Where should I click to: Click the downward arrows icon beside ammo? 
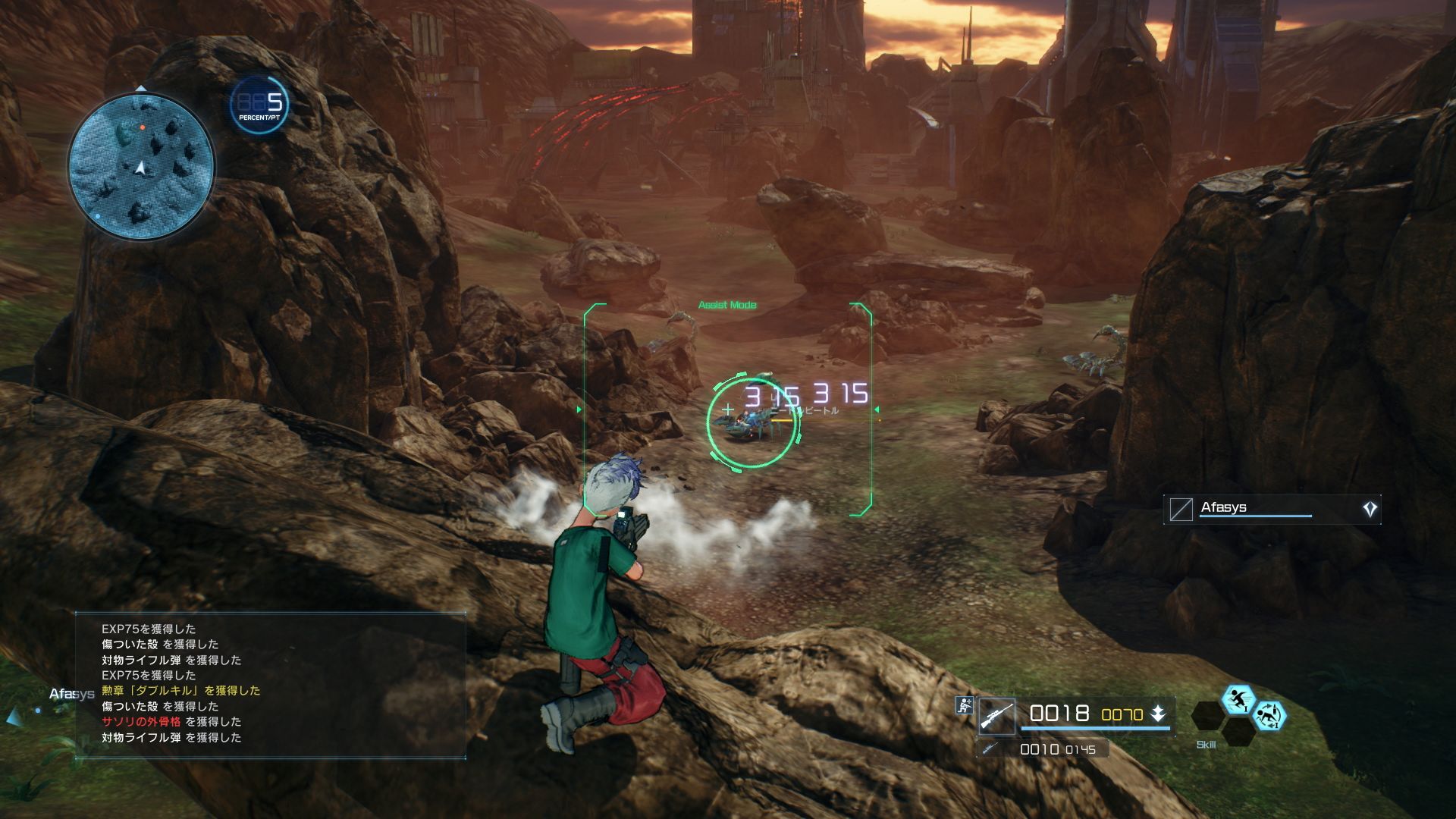(x=1158, y=714)
